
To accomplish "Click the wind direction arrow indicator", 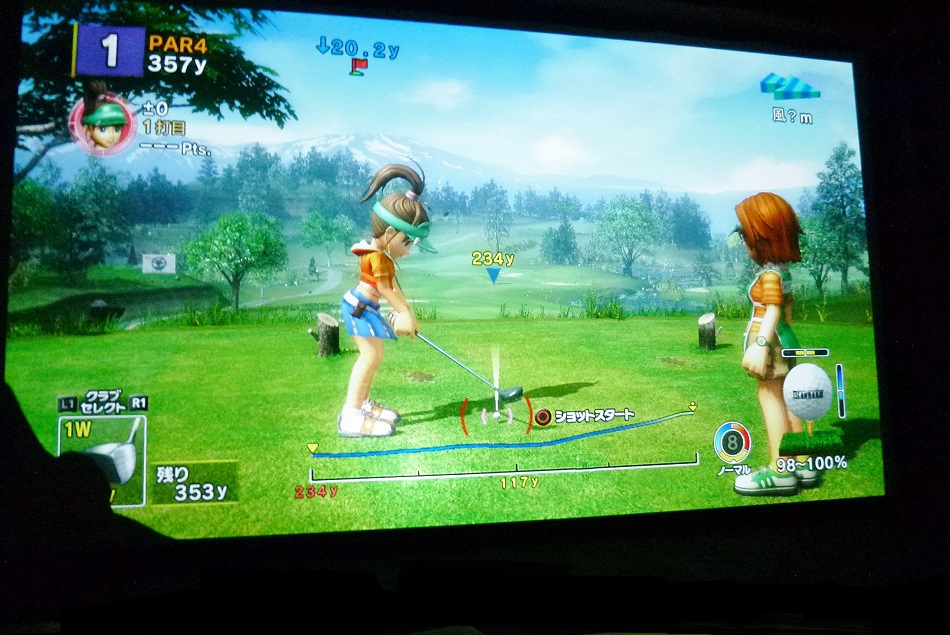I will click(x=790, y=86).
